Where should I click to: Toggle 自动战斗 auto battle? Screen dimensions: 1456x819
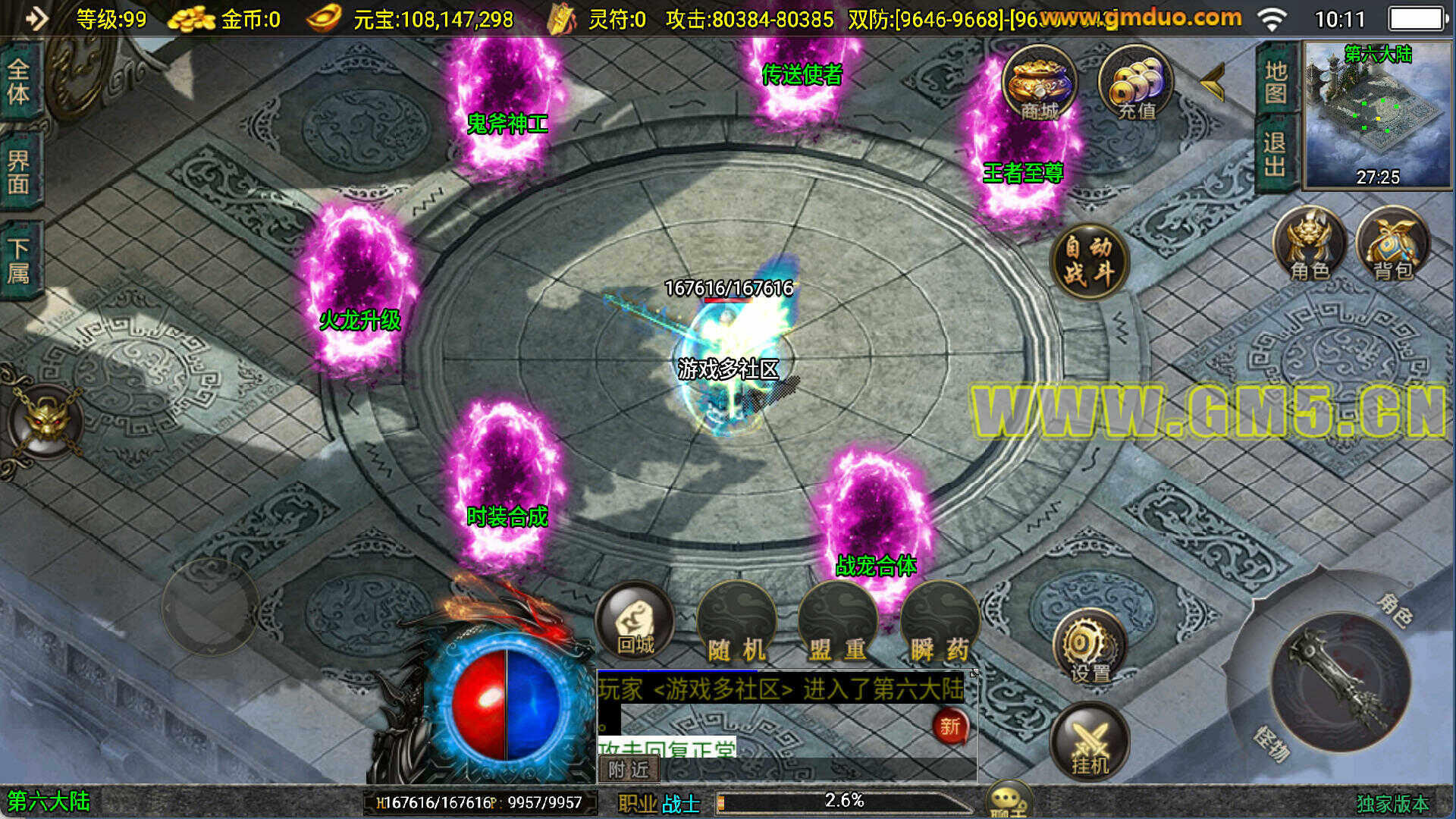[x=1090, y=260]
